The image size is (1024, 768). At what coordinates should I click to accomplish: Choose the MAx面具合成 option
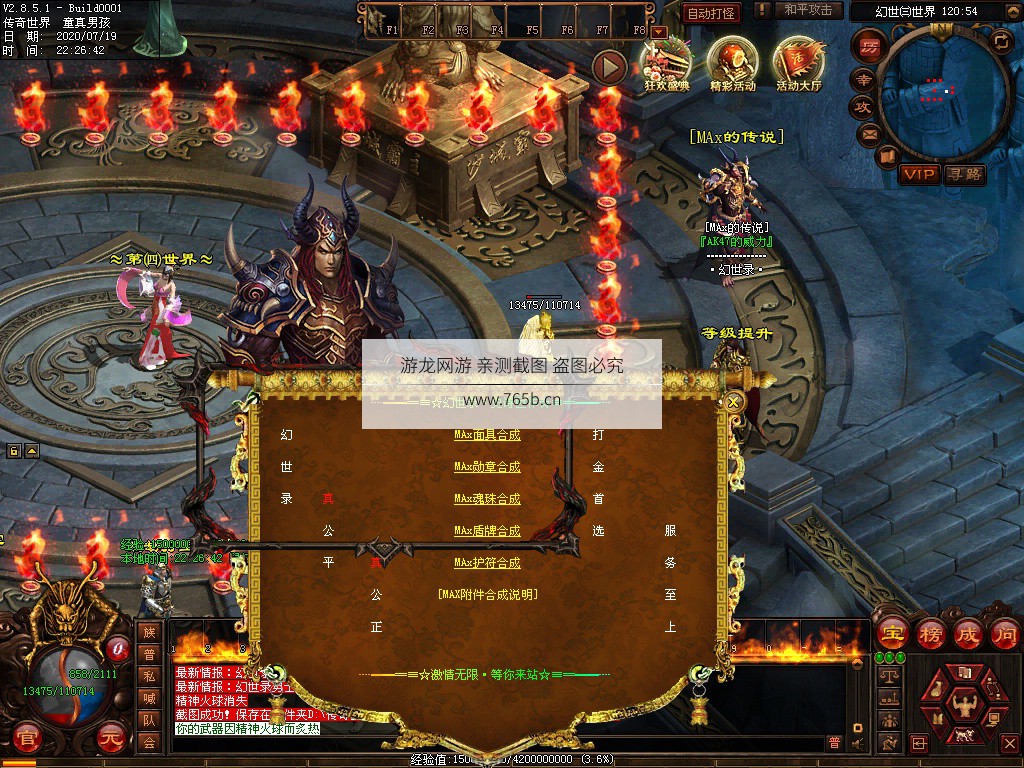pos(487,435)
